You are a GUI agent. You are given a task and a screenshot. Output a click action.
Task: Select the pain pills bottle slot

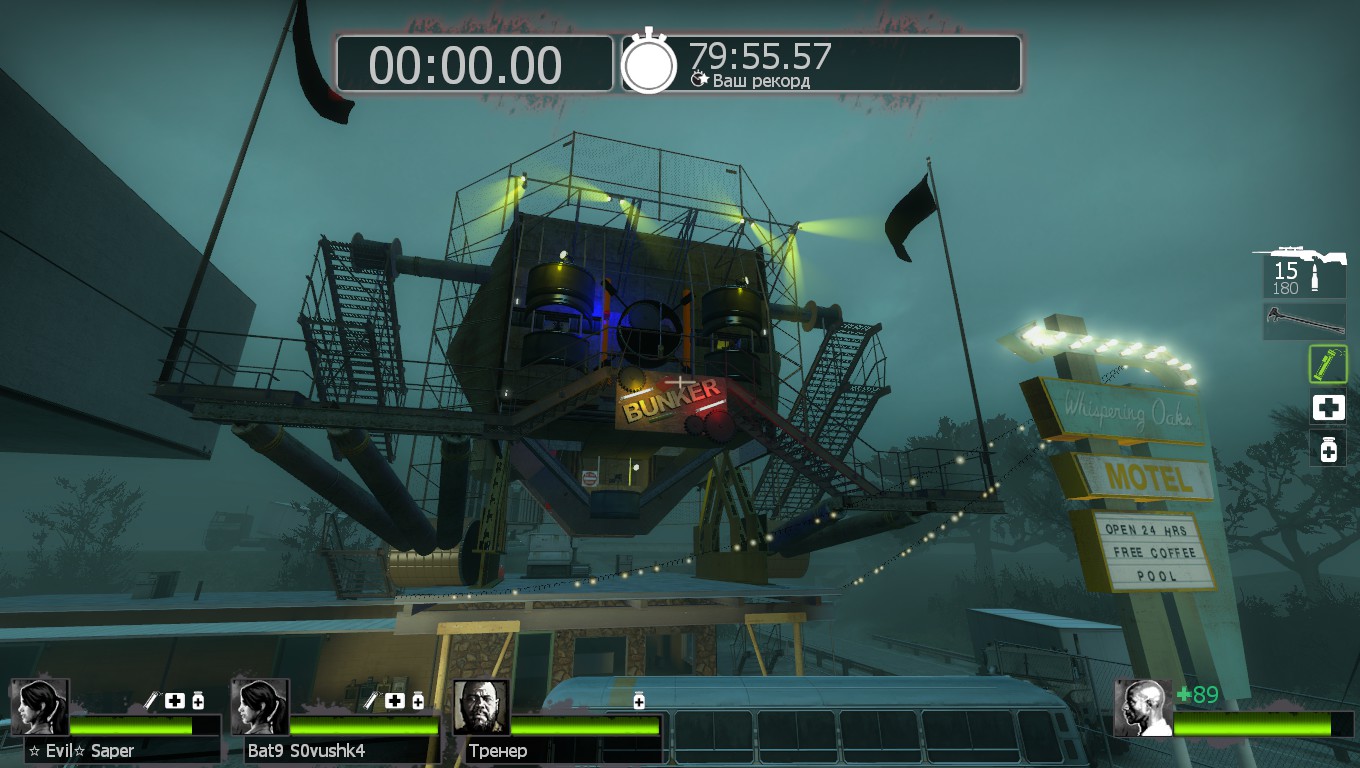tap(1328, 449)
